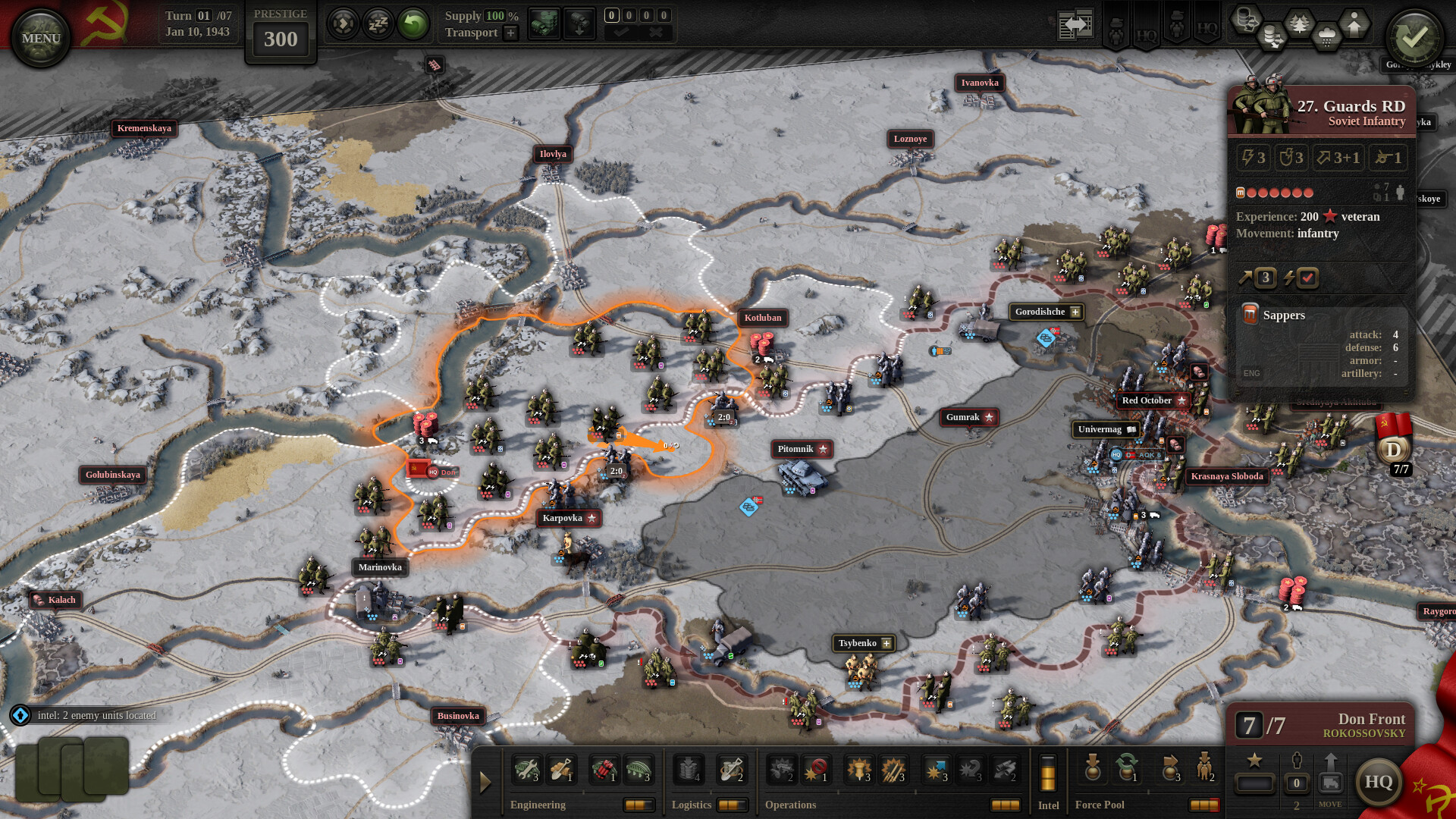The height and width of the screenshot is (819, 1456).
Task: Select the bridge construction Engineering icon
Action: pos(639,770)
